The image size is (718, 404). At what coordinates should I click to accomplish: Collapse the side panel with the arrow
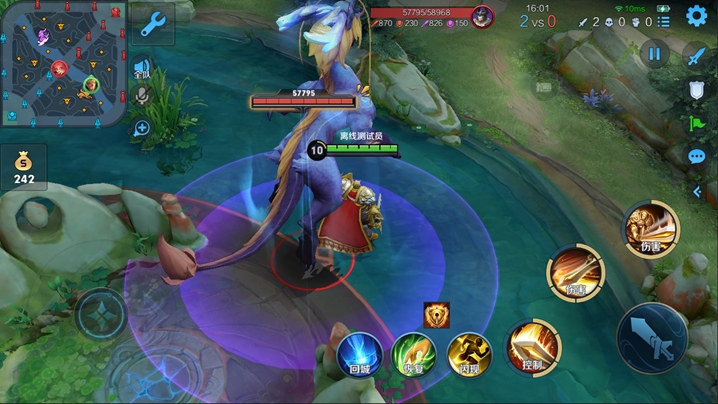pyautogui.click(x=696, y=191)
